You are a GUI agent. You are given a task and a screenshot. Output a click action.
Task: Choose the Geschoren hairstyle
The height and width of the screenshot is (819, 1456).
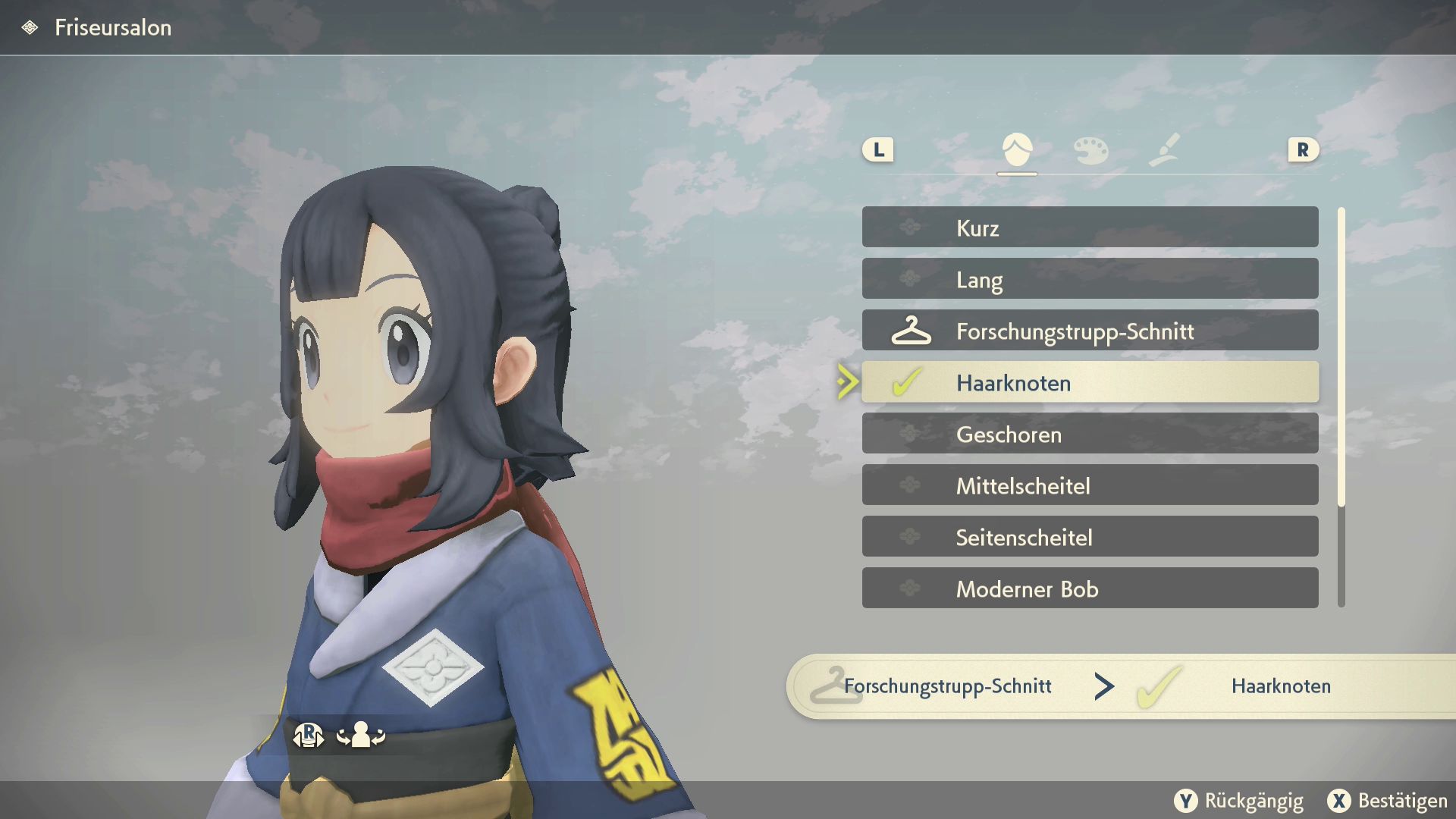1090,434
